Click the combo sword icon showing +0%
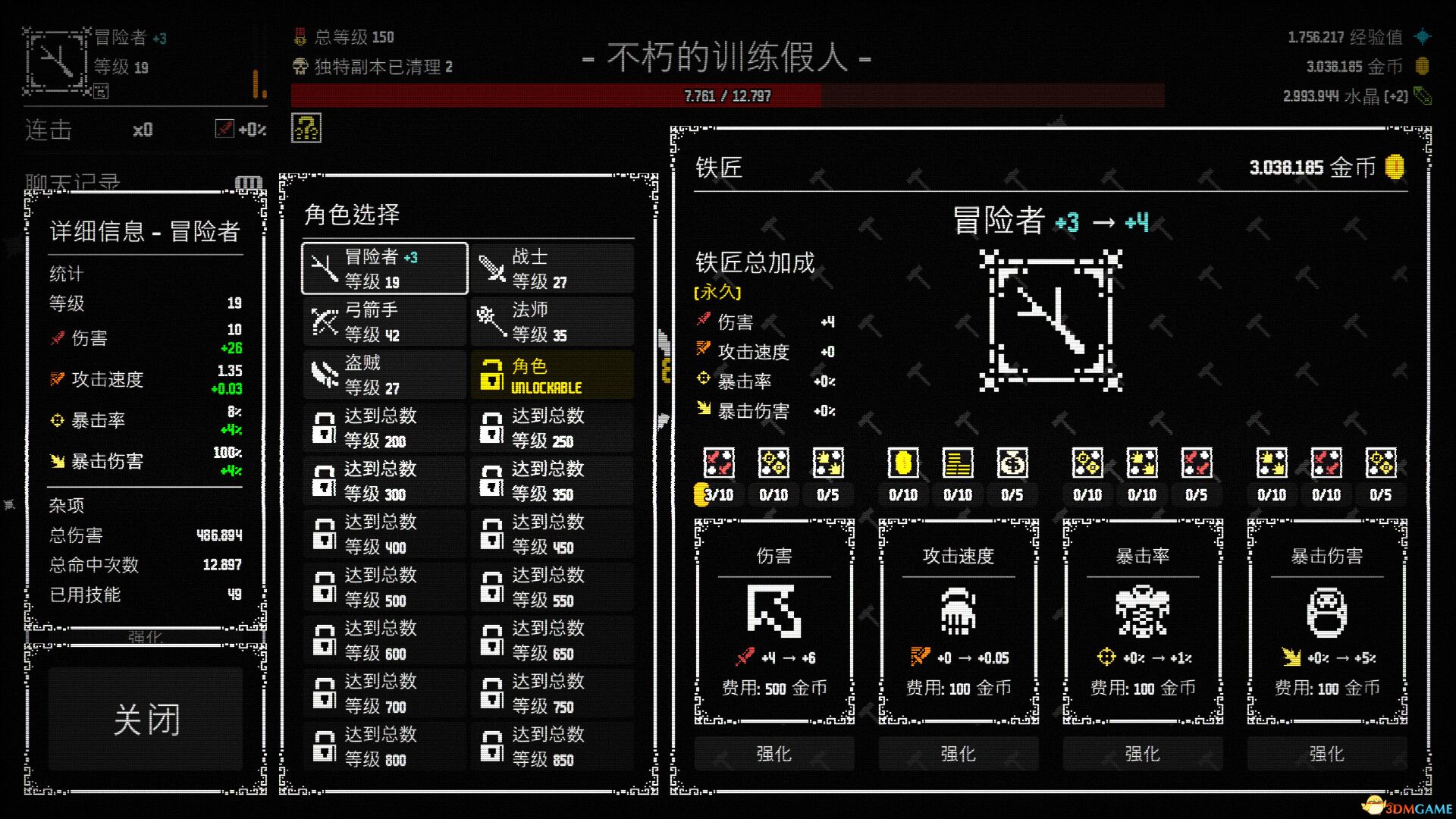The width and height of the screenshot is (1456, 819). (x=224, y=130)
